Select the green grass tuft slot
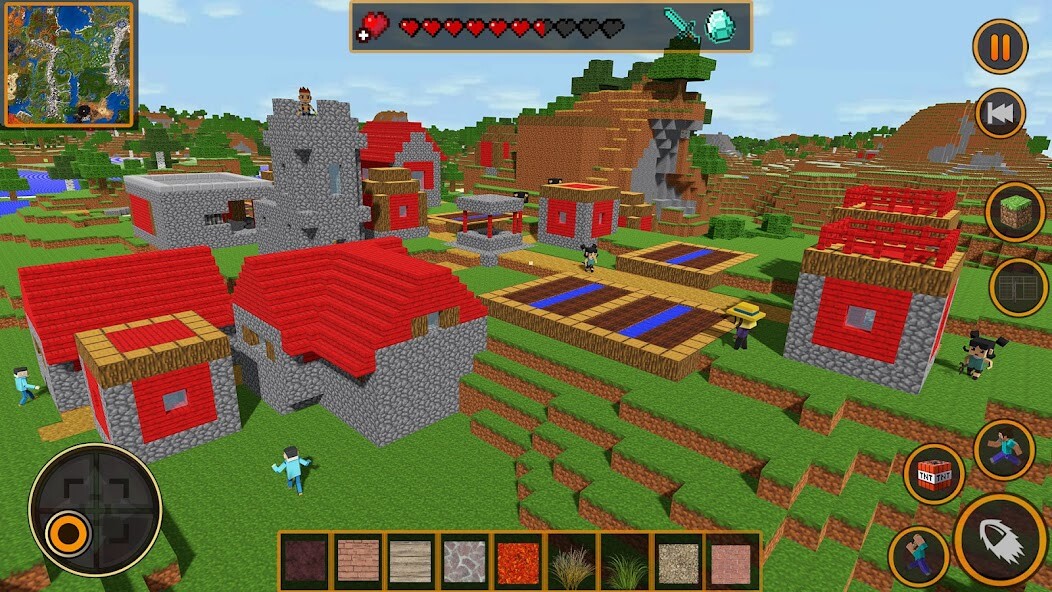1052x592 pixels. [625, 560]
